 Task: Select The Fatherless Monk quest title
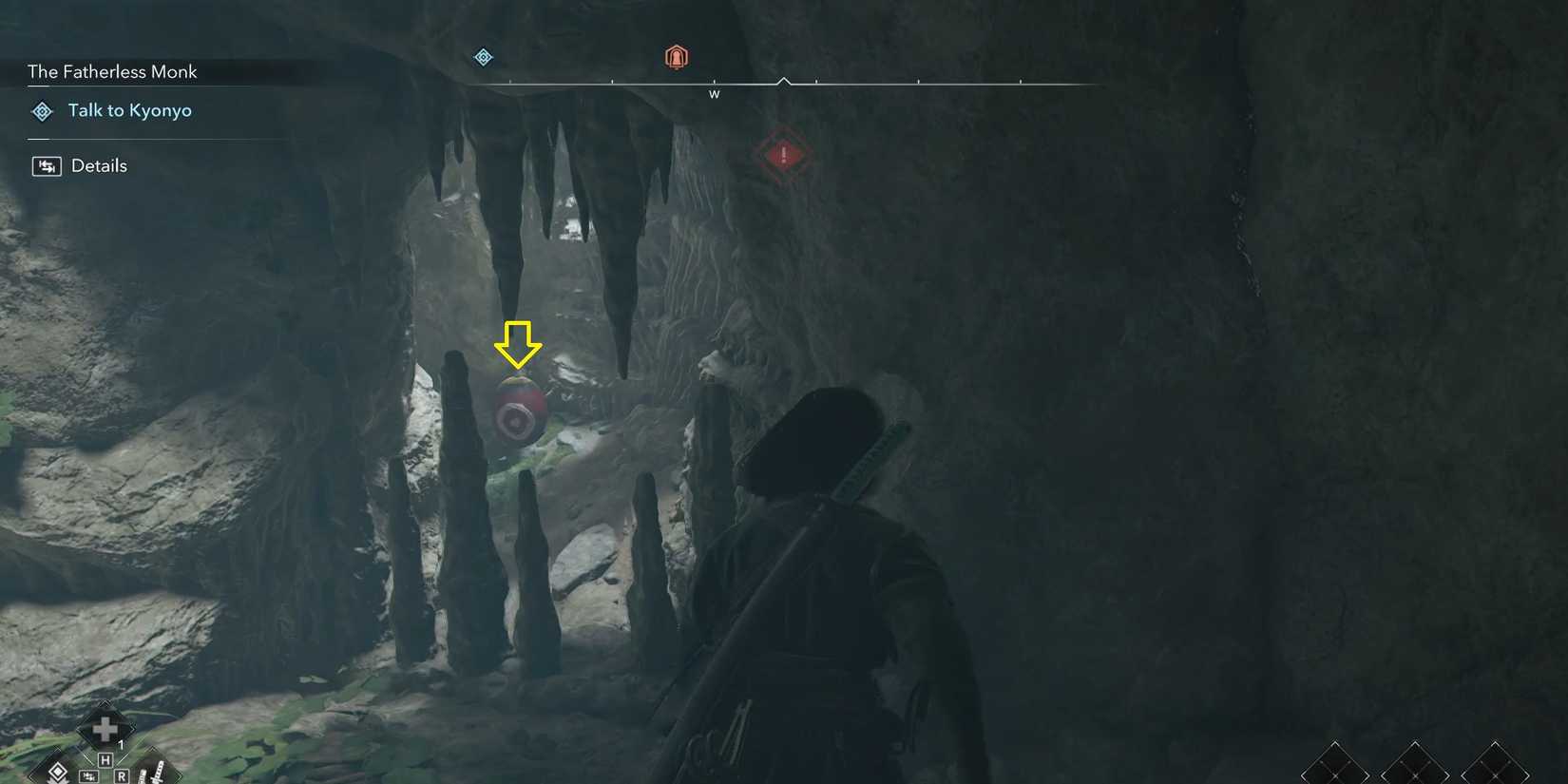[x=111, y=71]
